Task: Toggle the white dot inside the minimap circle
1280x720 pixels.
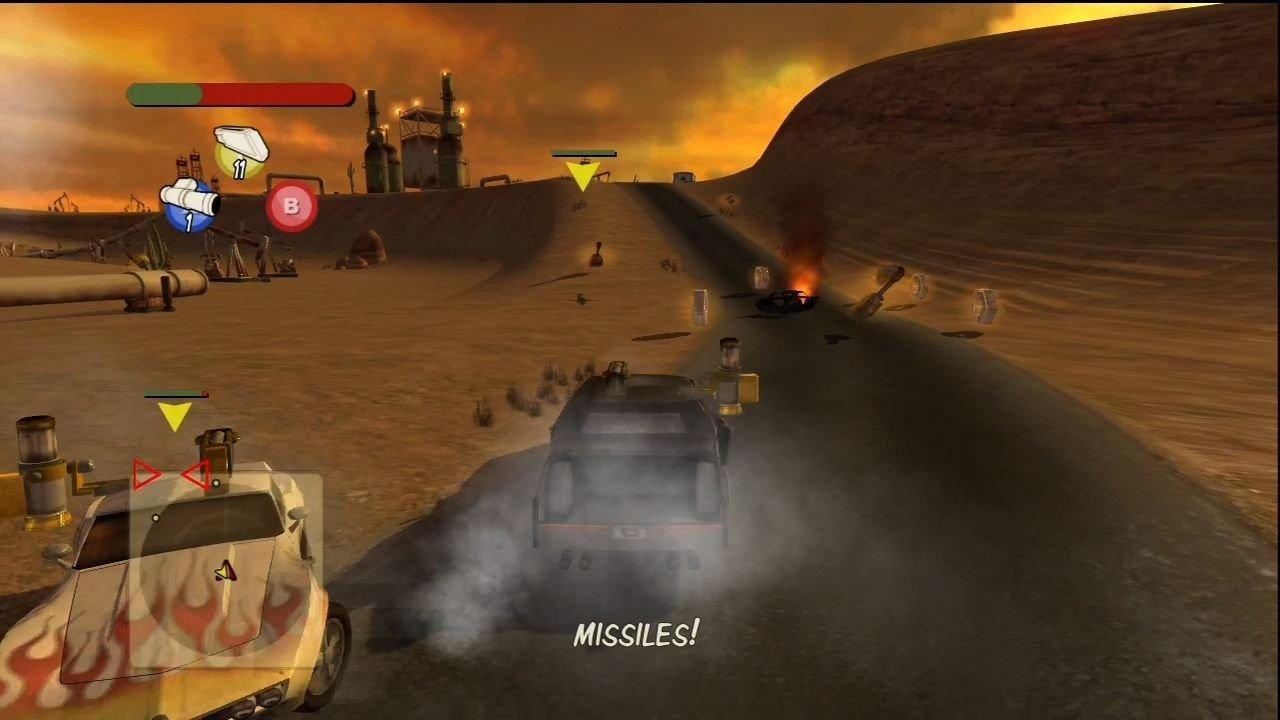Action: [156, 517]
